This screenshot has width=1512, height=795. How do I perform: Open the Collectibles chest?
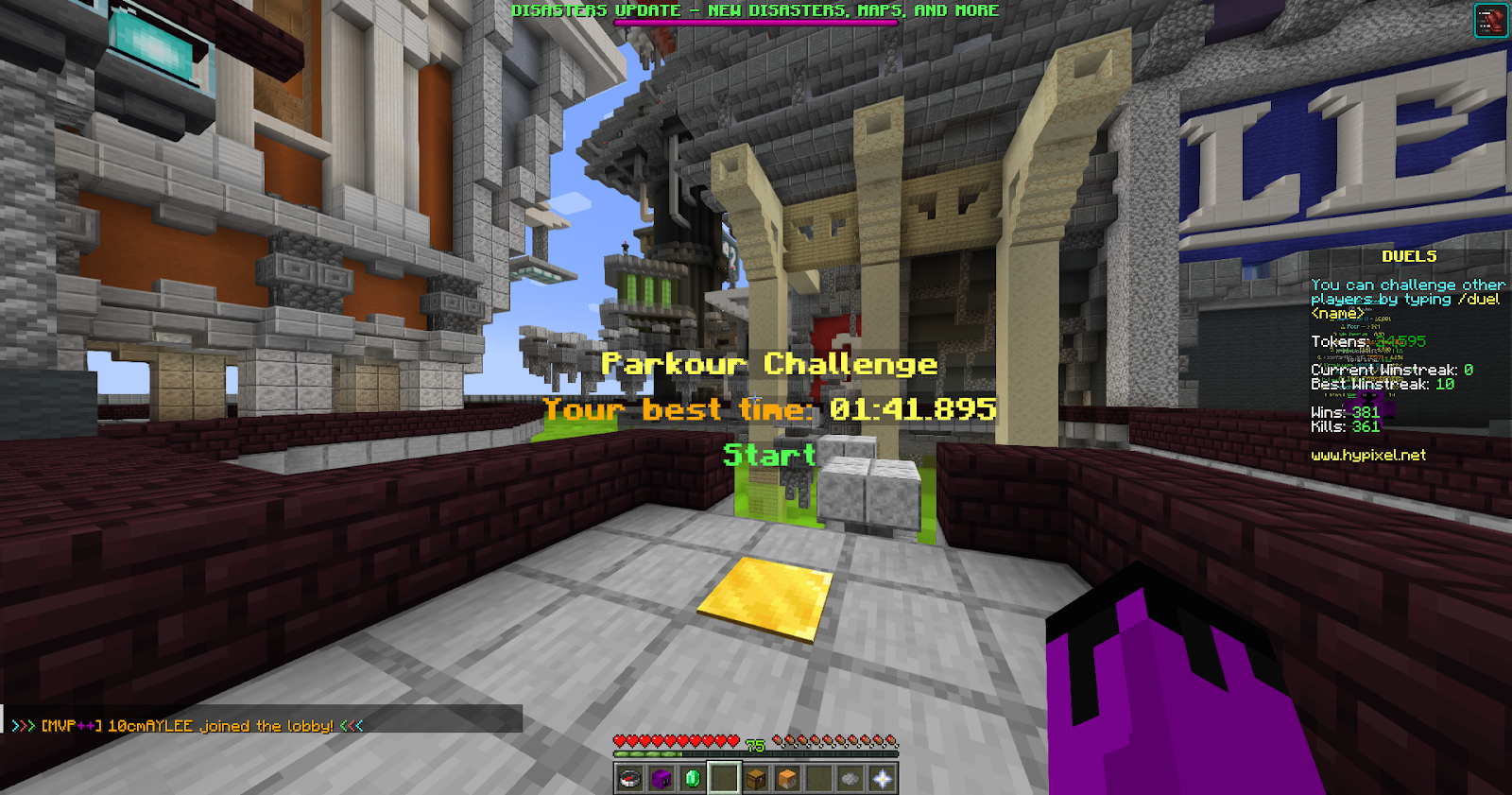coord(754,779)
